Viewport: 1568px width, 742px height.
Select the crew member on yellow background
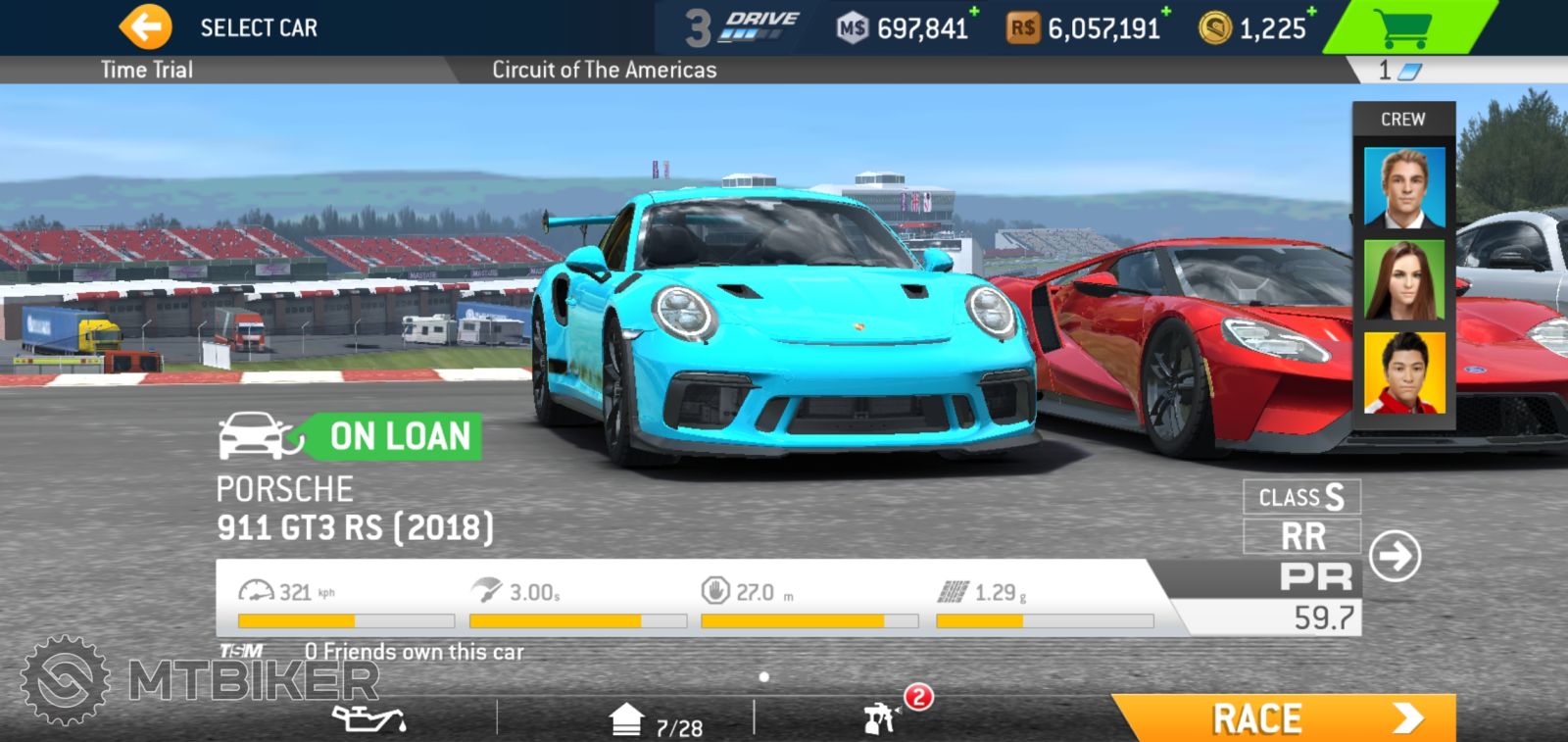(x=1404, y=372)
